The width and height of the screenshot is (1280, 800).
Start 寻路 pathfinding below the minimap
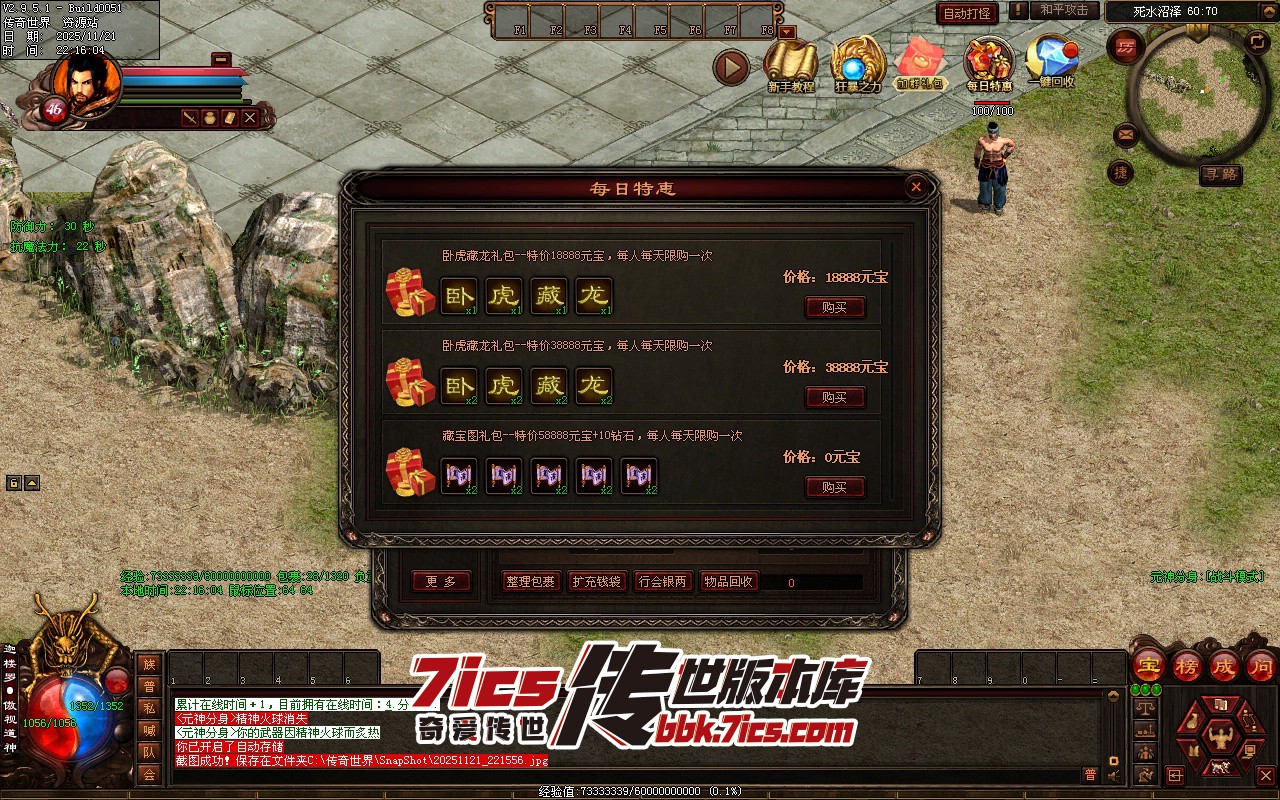pyautogui.click(x=1220, y=174)
